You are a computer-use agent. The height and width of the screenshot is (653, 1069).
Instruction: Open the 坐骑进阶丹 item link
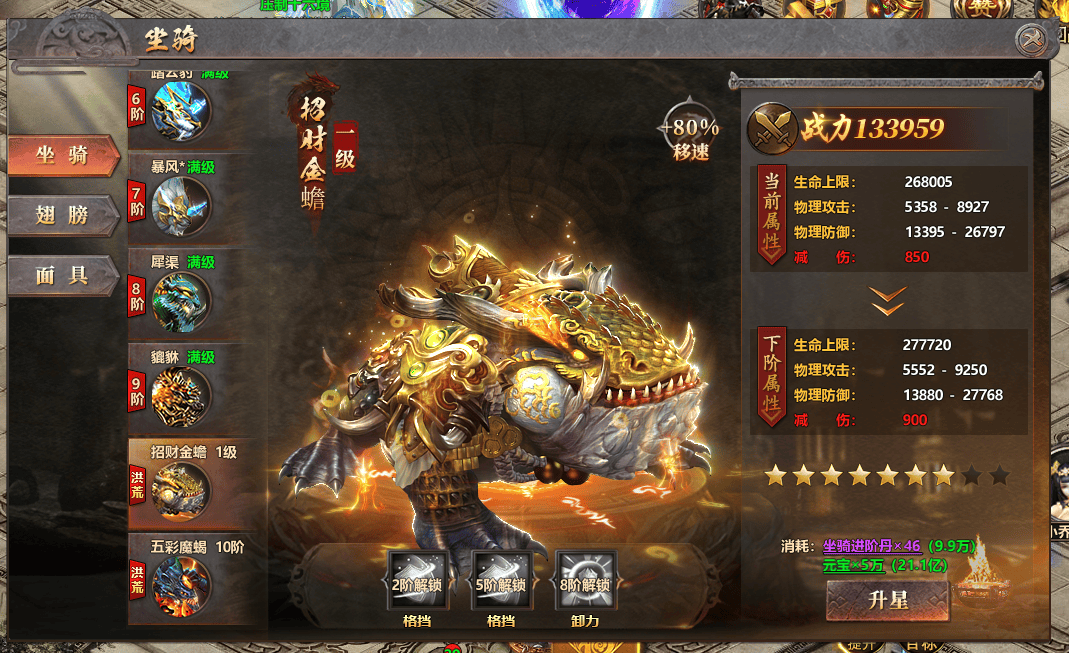click(872, 546)
